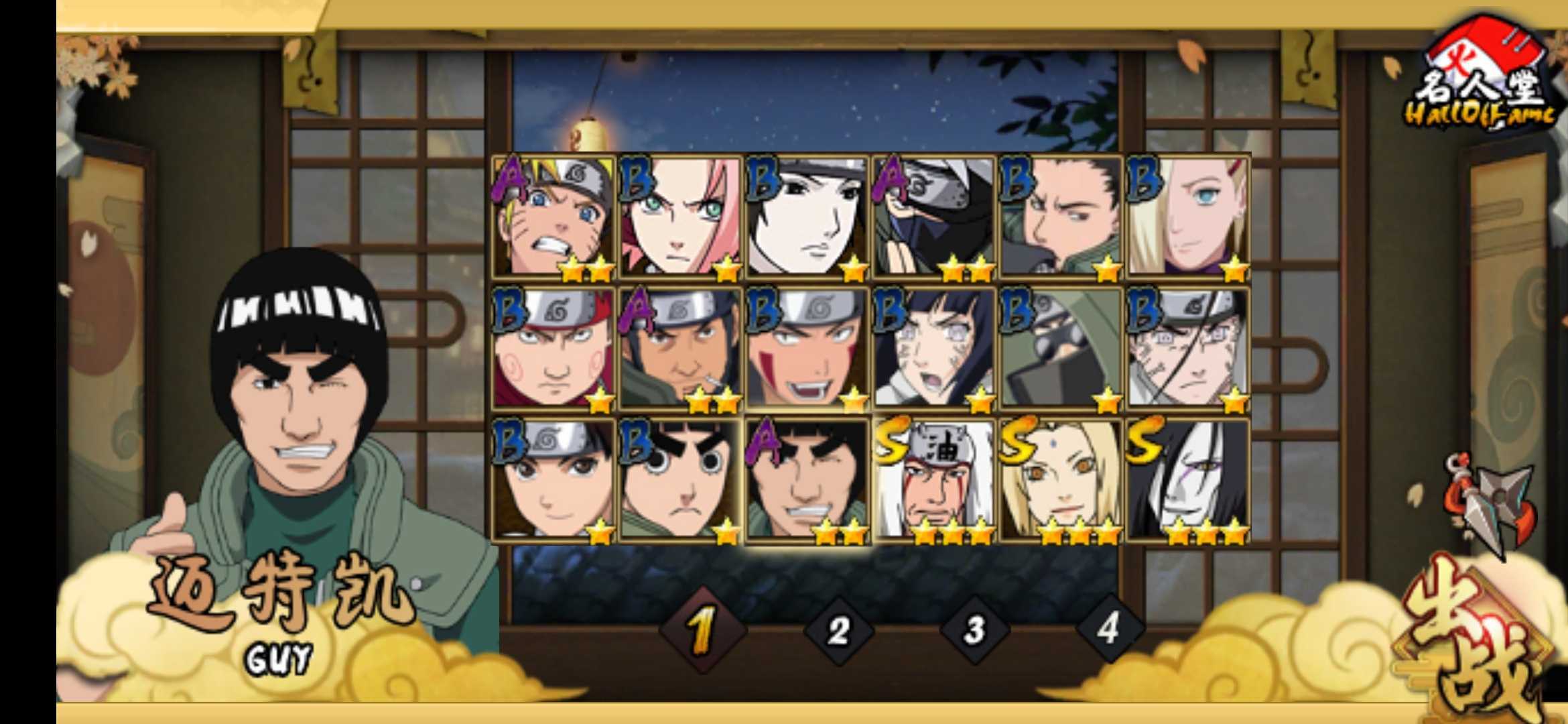
Task: Select Tenten's portrait tile
Action: (x=553, y=480)
